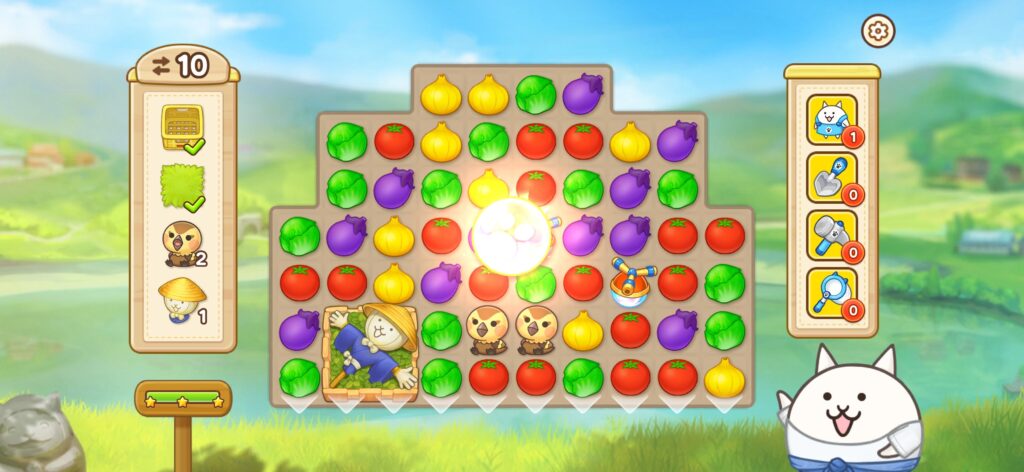The width and height of the screenshot is (1024, 472).
Task: Tap the sprinkler power-up tile
Action: pyautogui.click(x=630, y=281)
